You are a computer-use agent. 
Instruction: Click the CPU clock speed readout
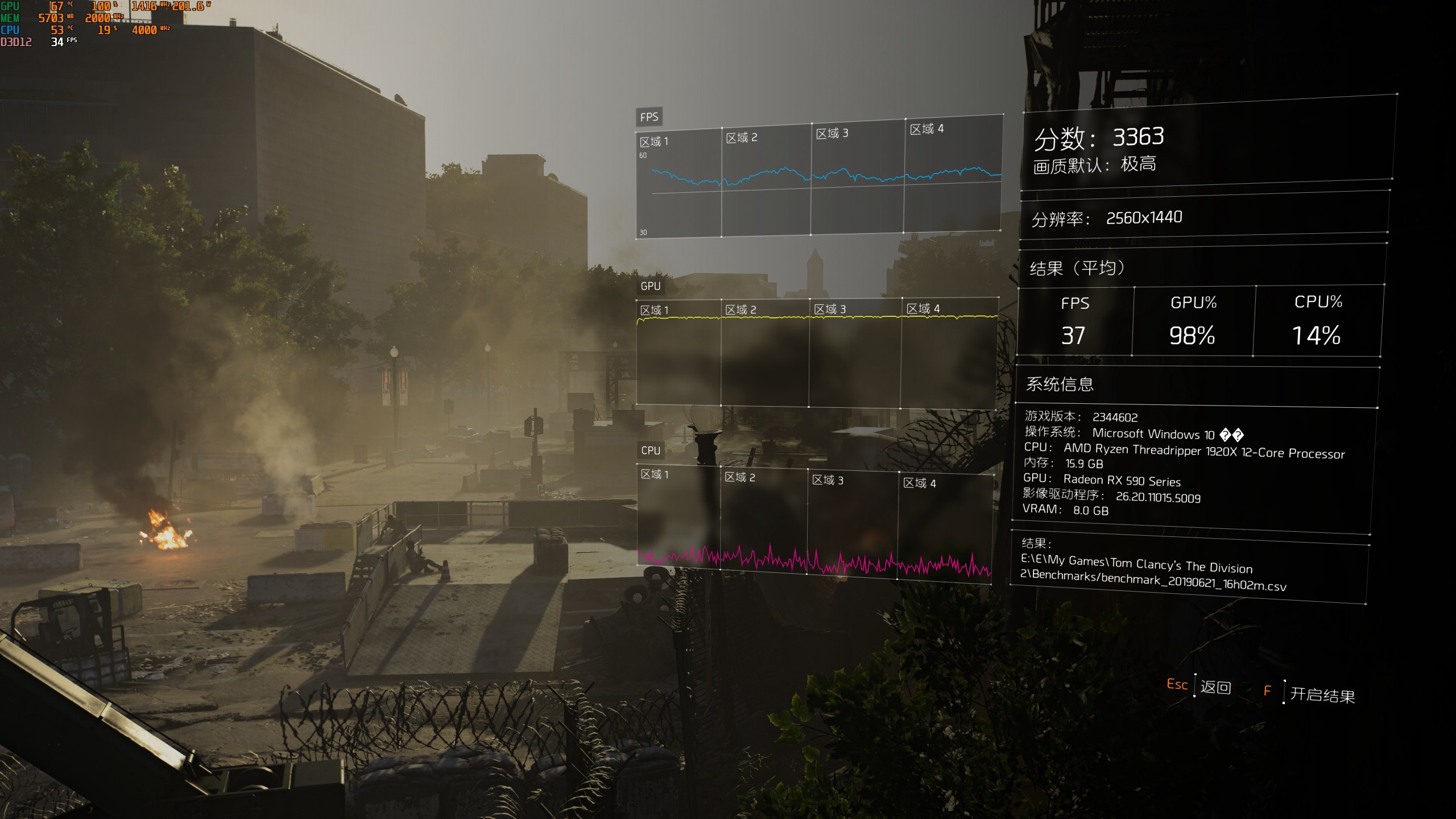point(144,30)
